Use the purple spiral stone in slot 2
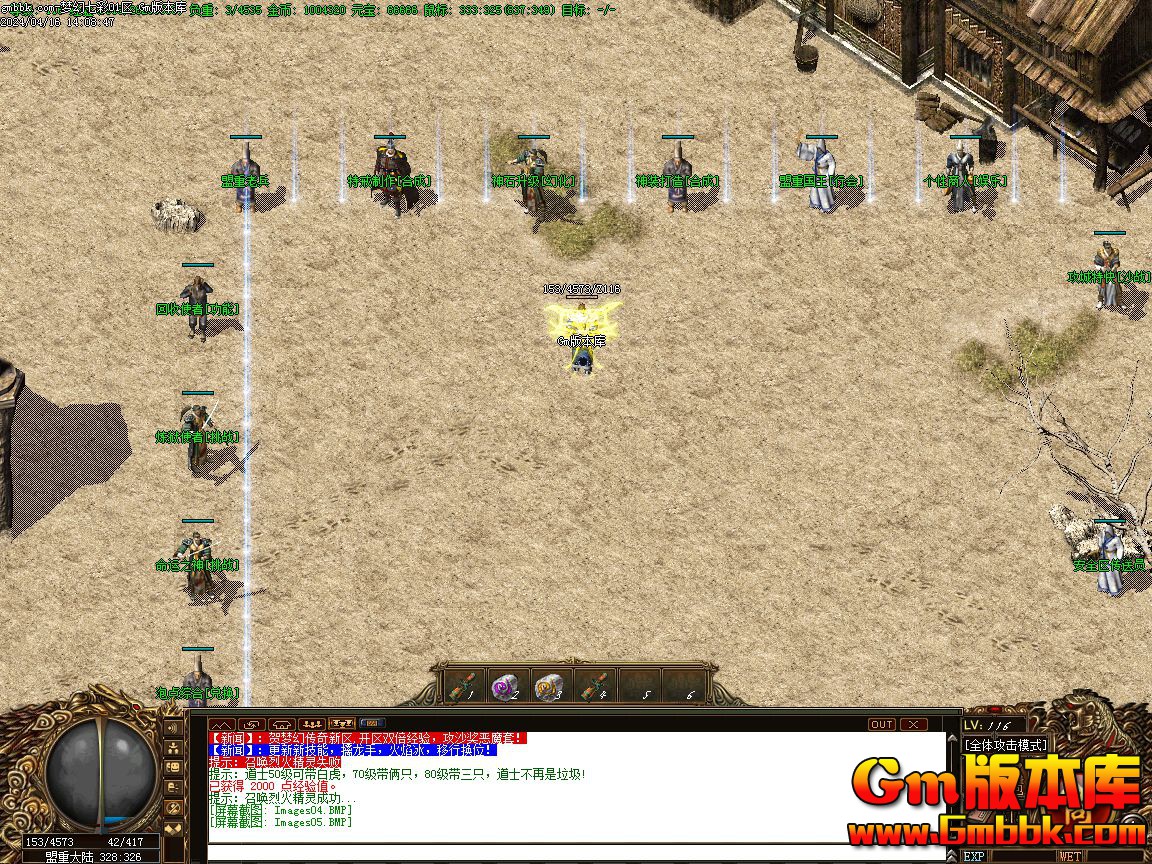1152x864 pixels. (x=506, y=686)
